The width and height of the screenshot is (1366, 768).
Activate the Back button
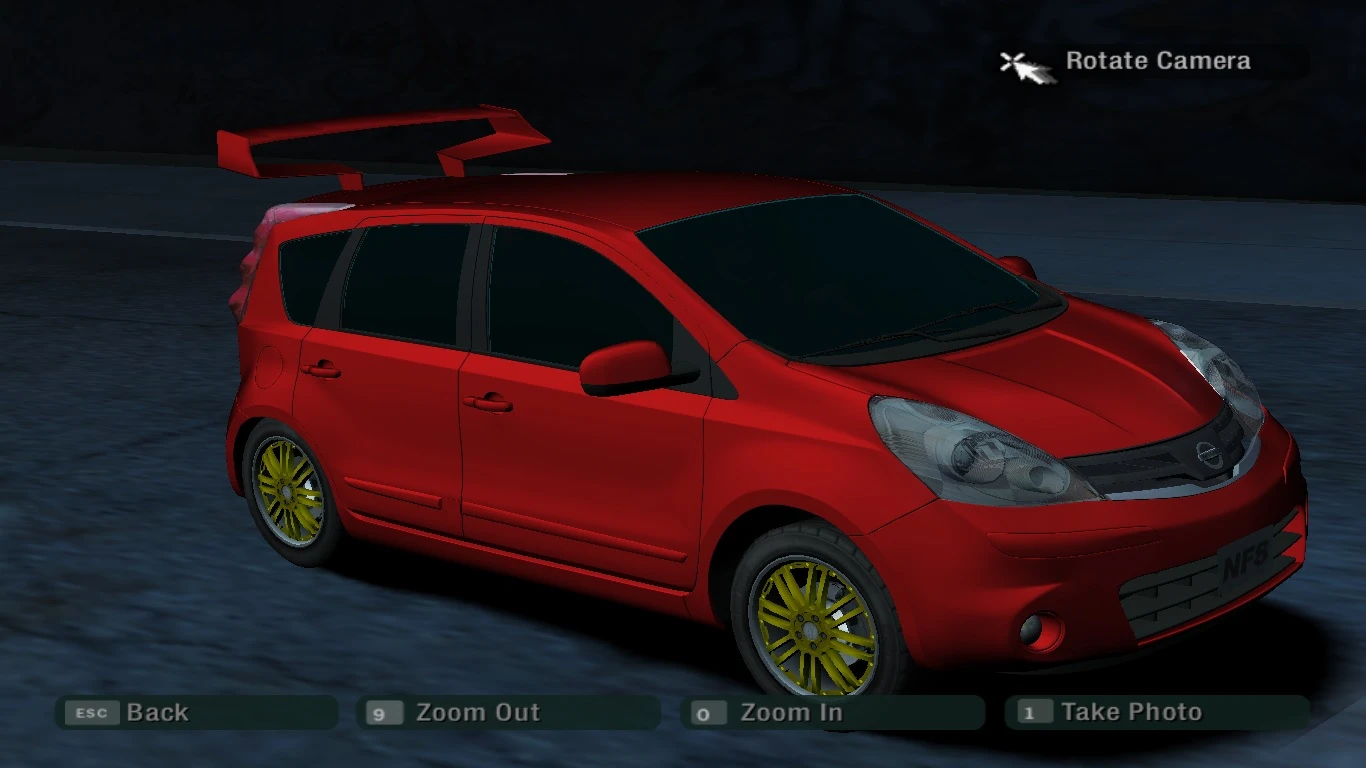[155, 712]
